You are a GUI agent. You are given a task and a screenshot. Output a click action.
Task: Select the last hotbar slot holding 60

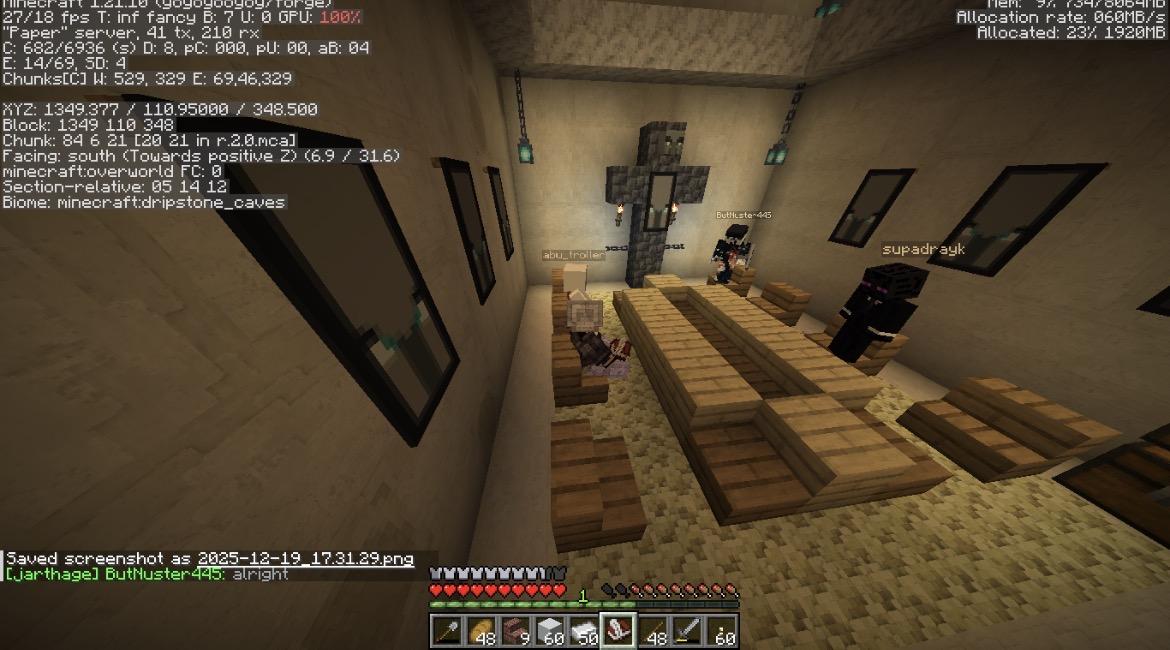(722, 630)
